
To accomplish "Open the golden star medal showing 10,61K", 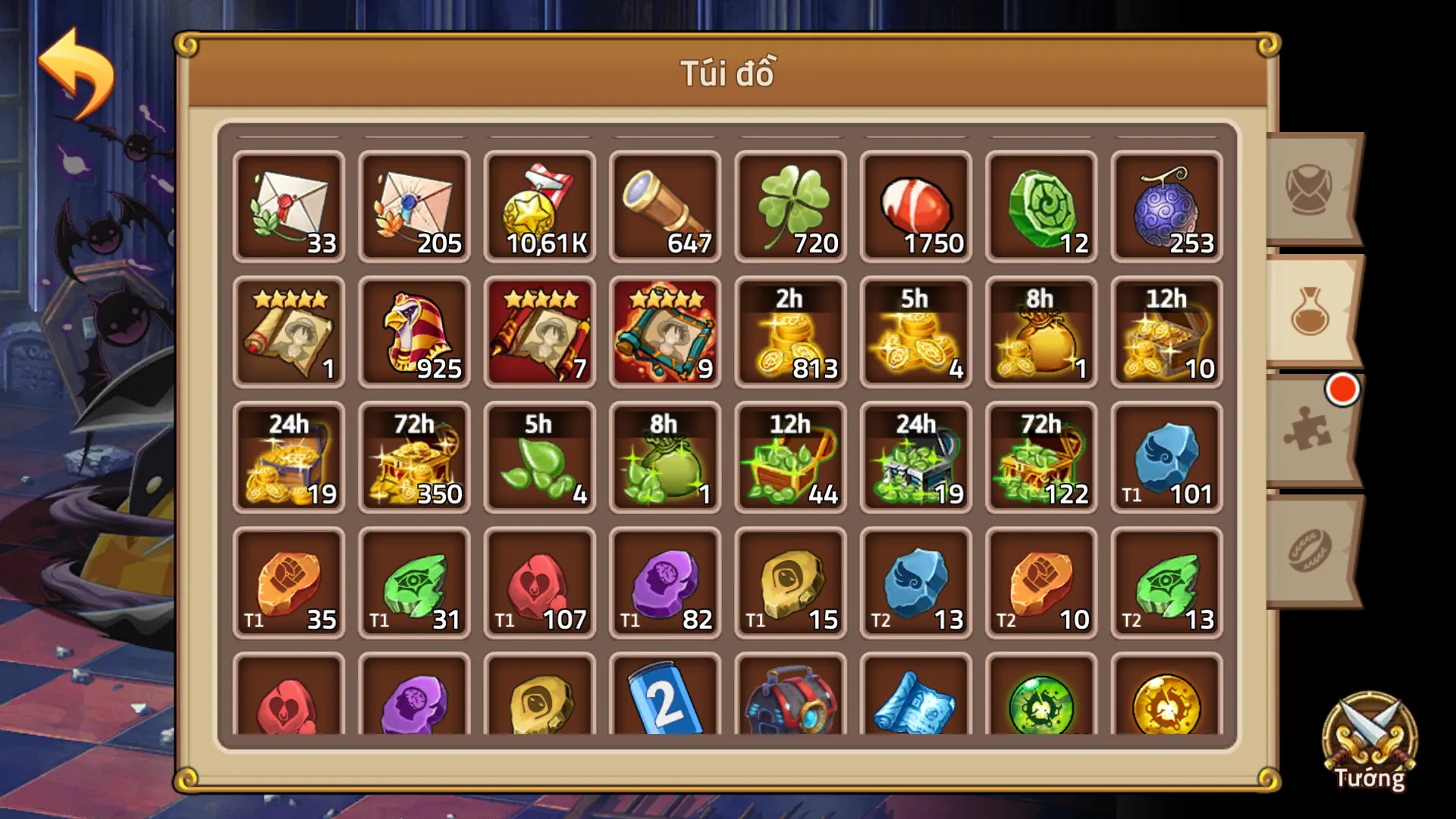I will (x=540, y=206).
